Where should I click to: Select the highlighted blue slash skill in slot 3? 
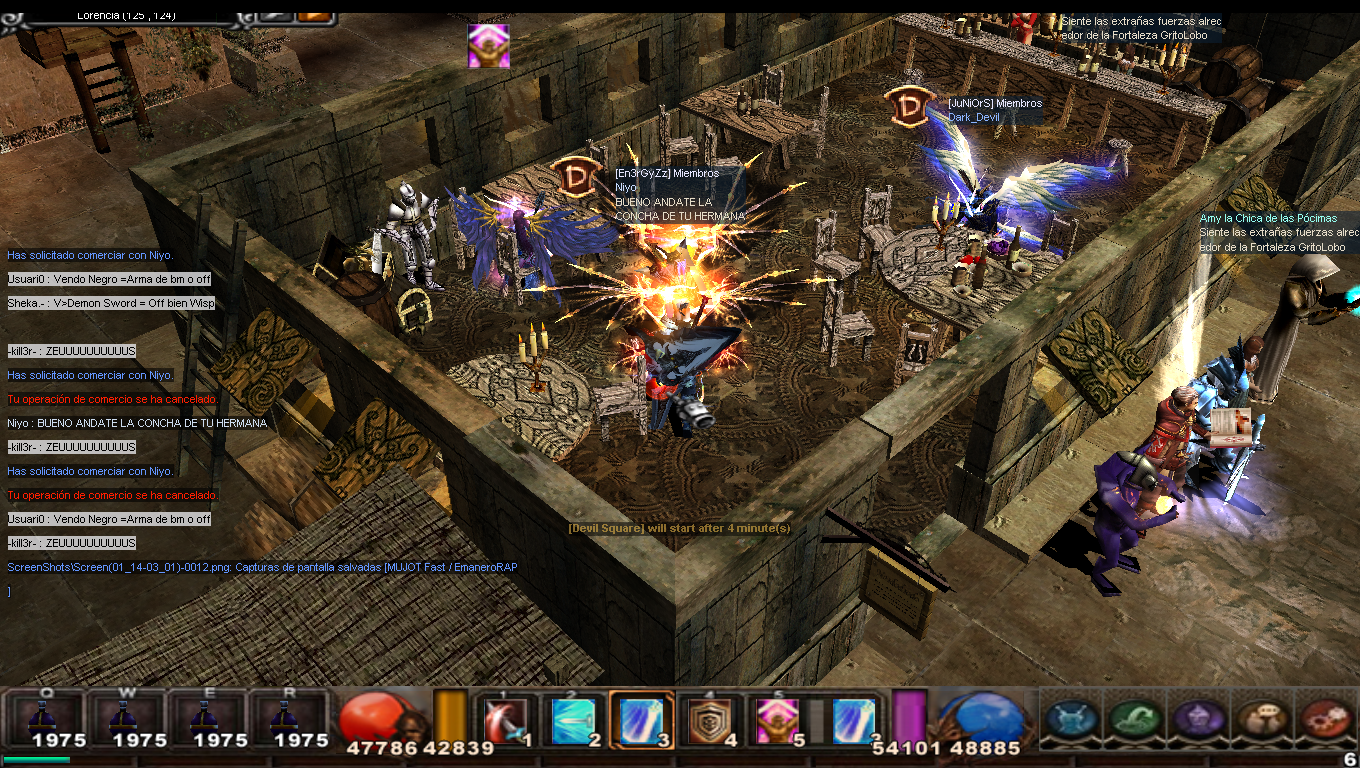[x=640, y=719]
